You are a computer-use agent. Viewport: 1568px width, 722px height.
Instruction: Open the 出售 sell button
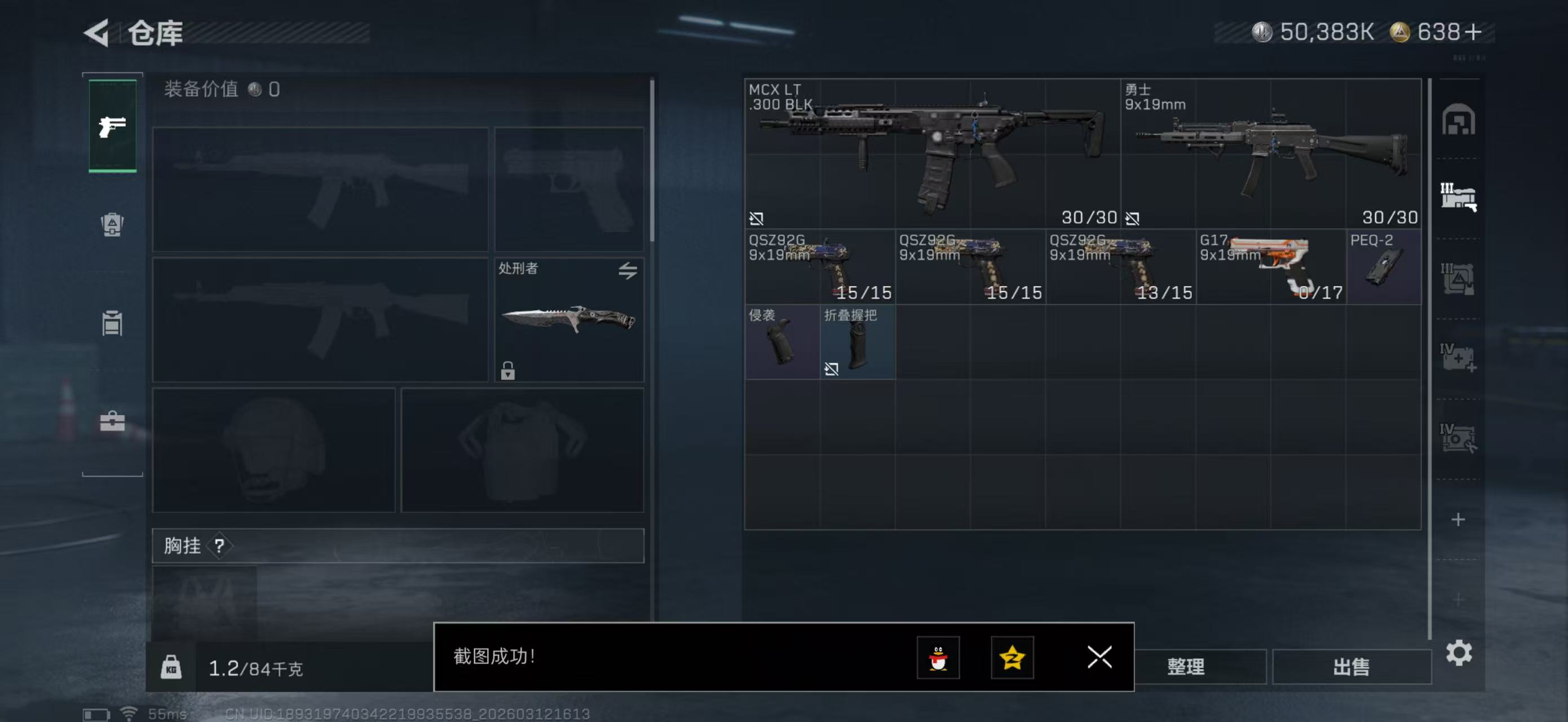pyautogui.click(x=1351, y=667)
